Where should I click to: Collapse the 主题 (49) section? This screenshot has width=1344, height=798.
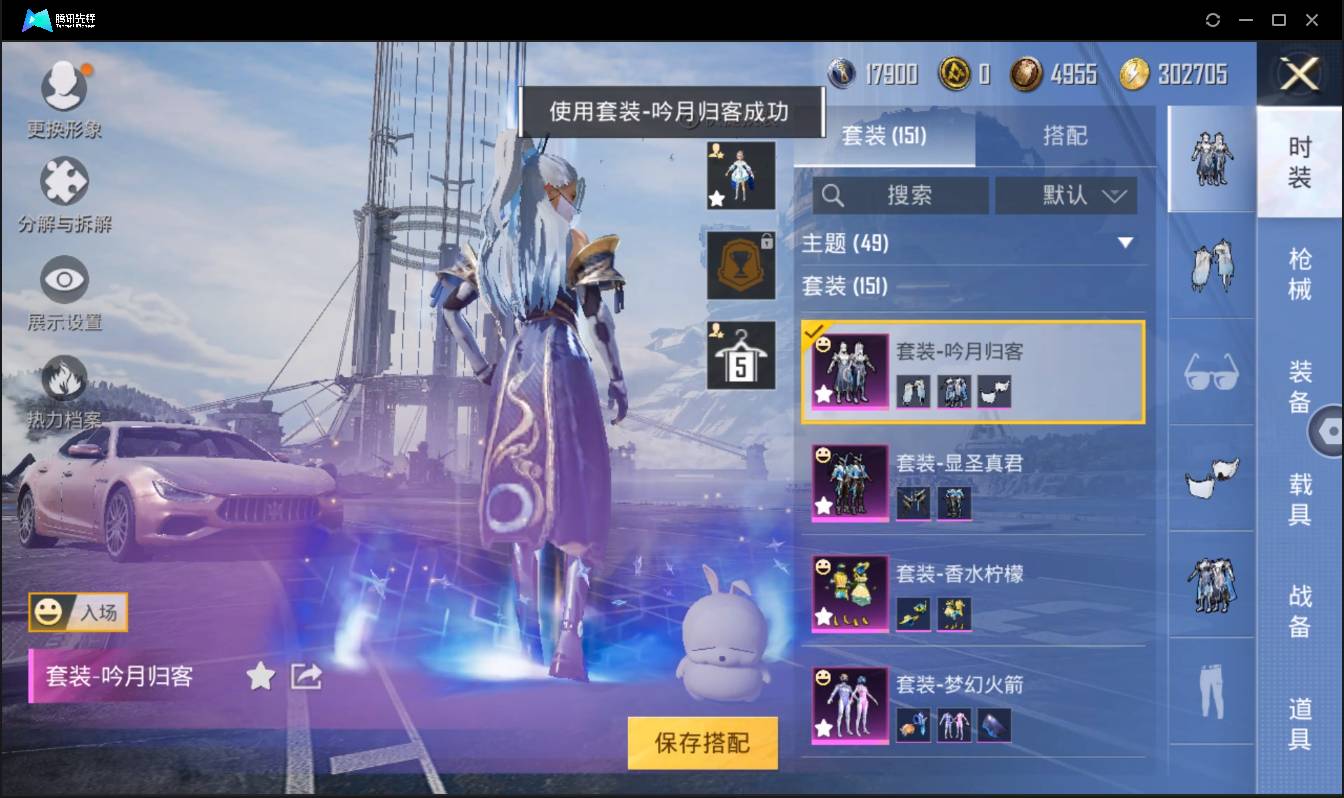click(1125, 243)
